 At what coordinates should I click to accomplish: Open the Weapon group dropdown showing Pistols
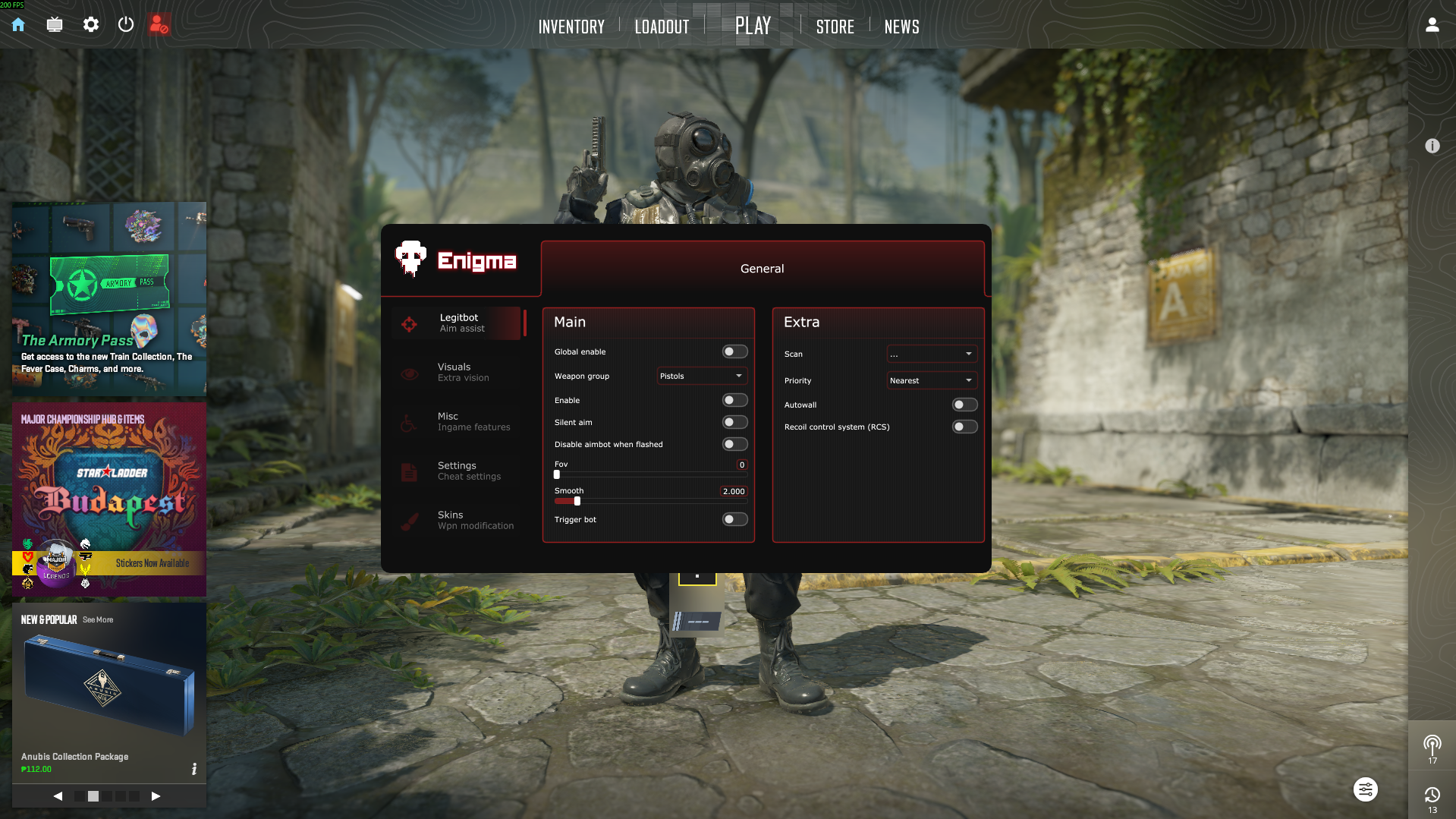701,376
